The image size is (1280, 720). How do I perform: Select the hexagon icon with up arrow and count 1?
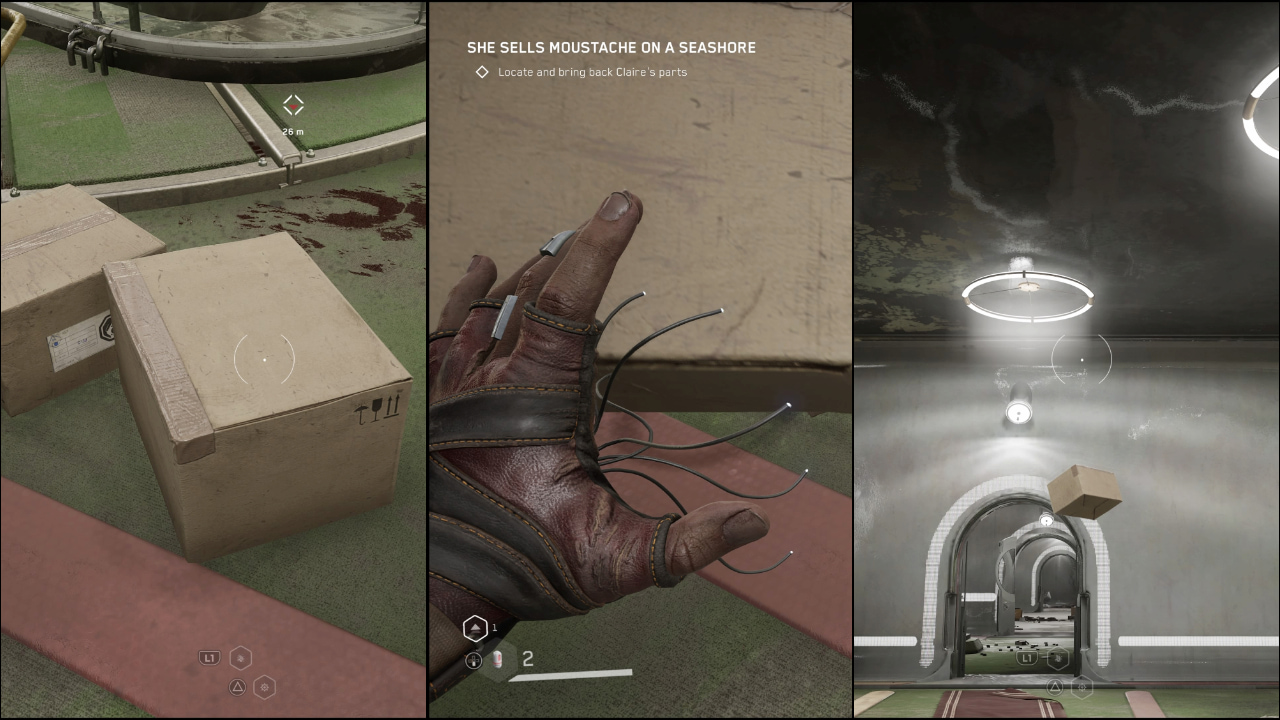(475, 628)
